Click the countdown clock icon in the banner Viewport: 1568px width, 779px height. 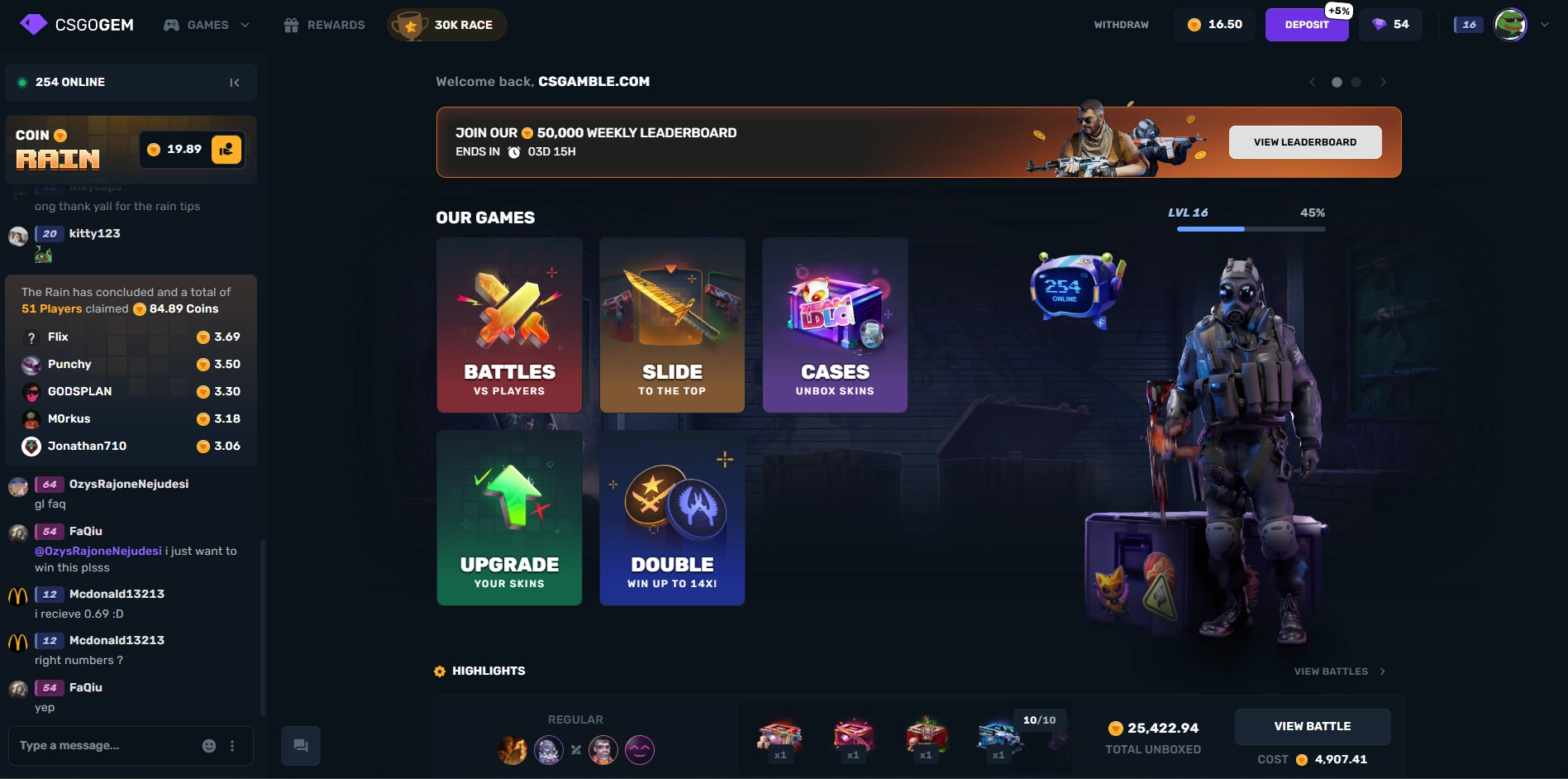tap(515, 151)
